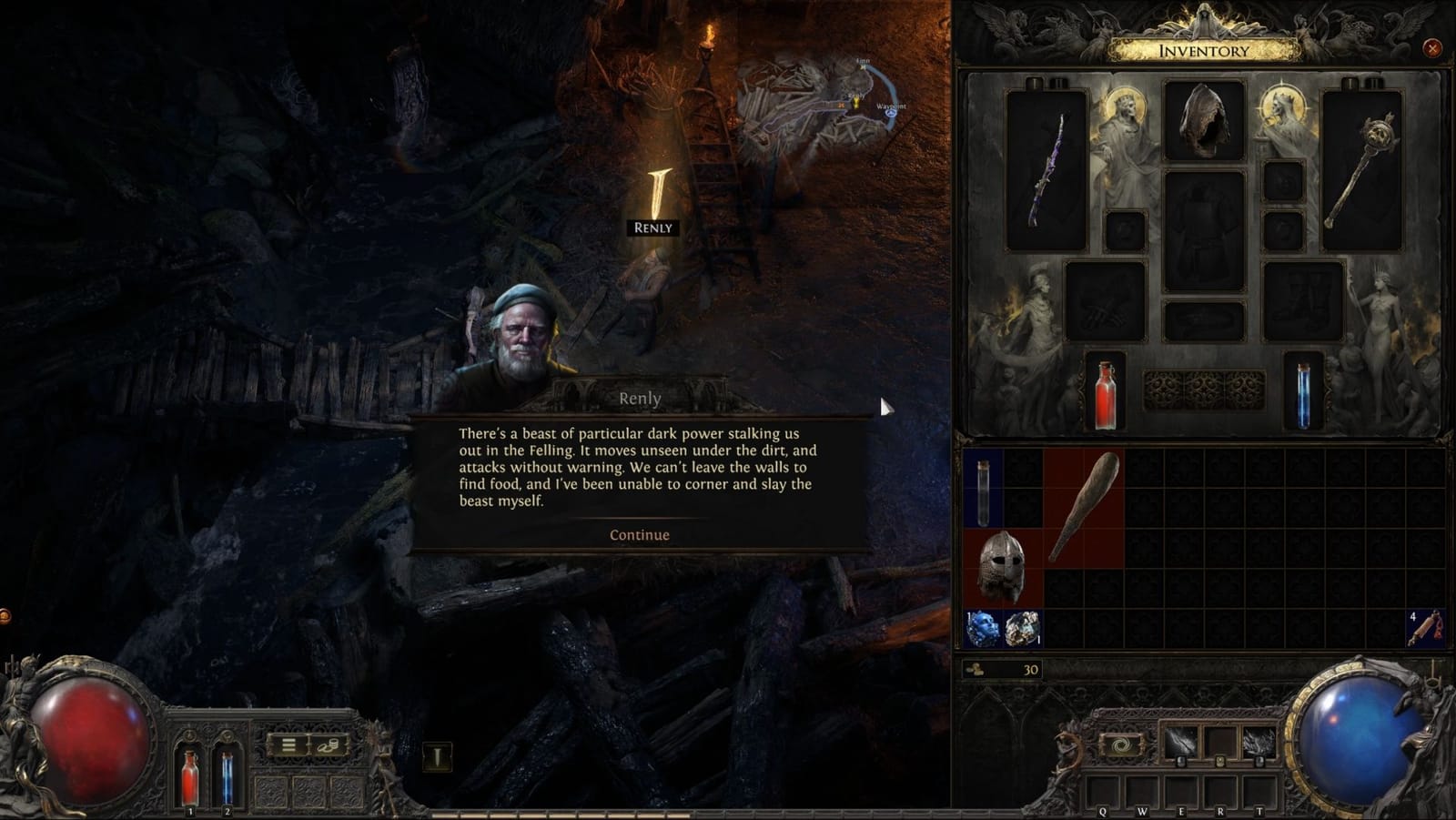Screen dimensions: 1456x820
Task: Click the Continue dialogue option
Action: [640, 535]
